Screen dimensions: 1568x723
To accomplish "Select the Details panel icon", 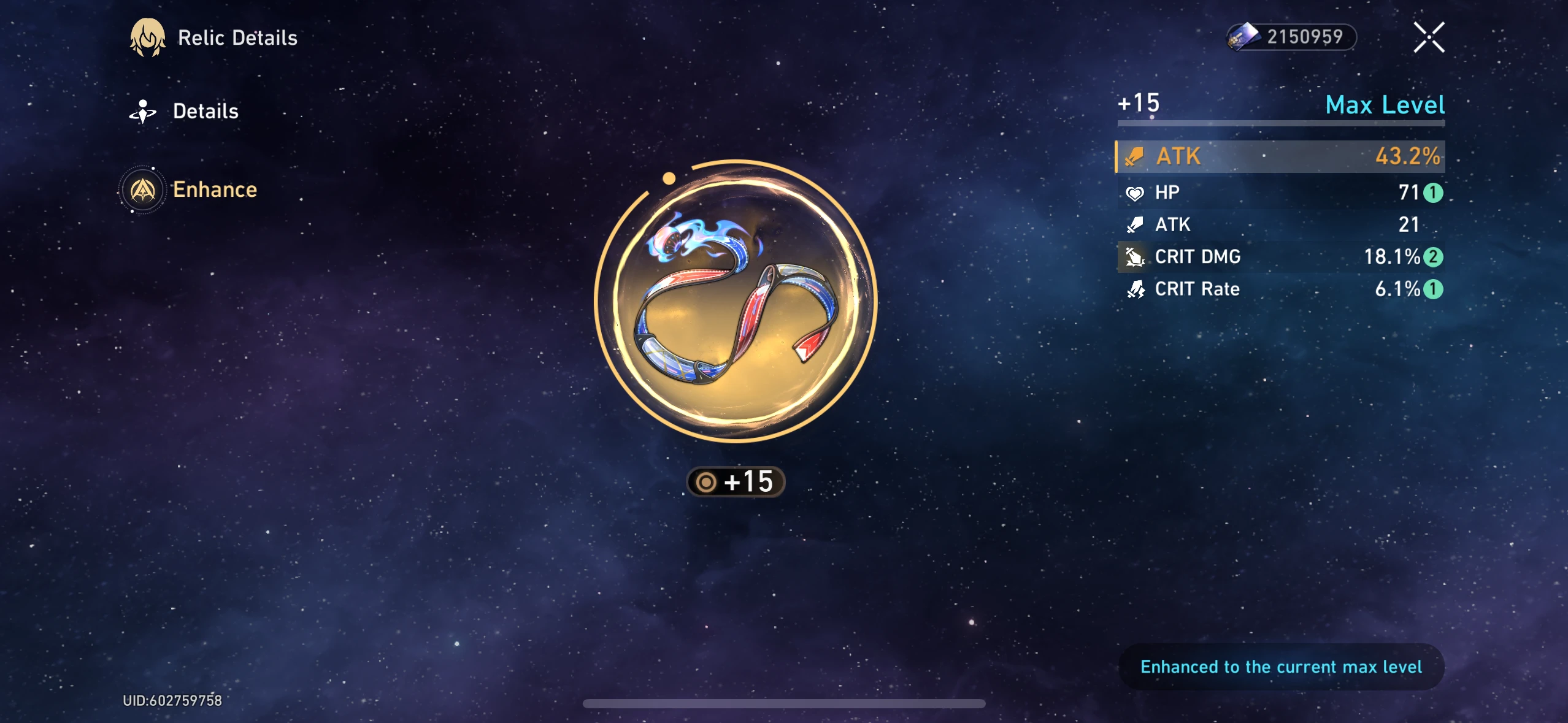I will point(142,110).
